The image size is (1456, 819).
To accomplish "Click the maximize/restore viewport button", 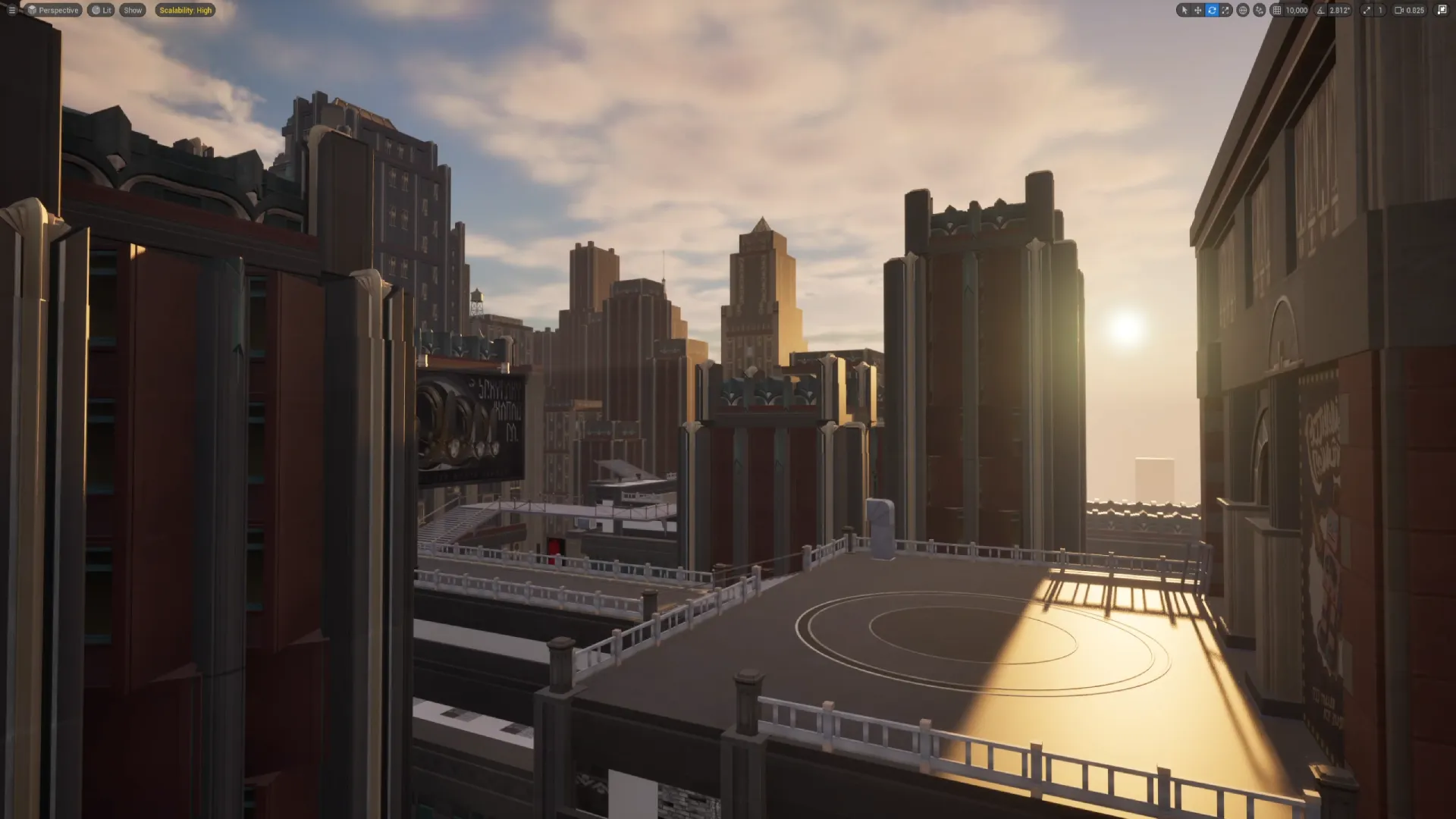I will (x=1442, y=11).
